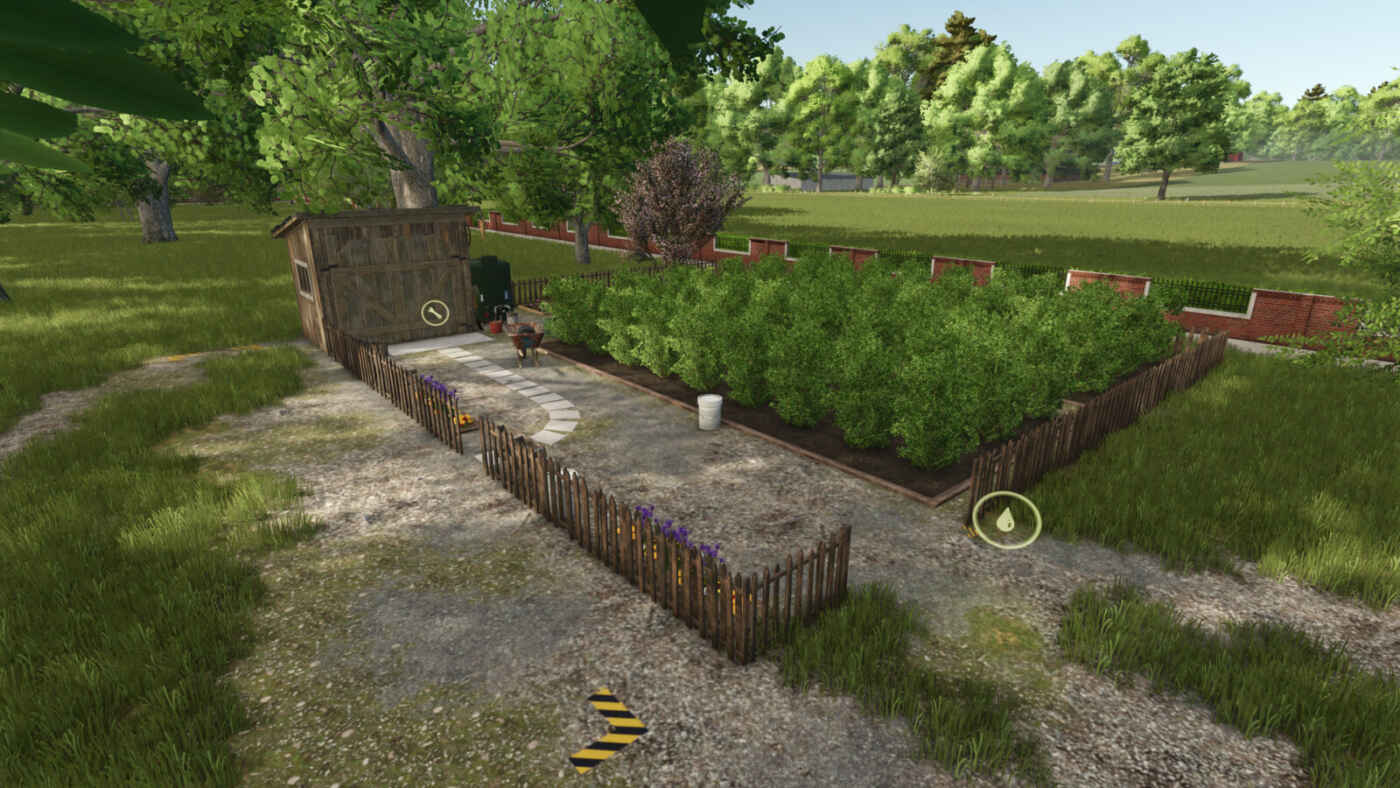The image size is (1400, 788).
Task: Select the wheelbarrow parked near the shed
Action: 524,332
